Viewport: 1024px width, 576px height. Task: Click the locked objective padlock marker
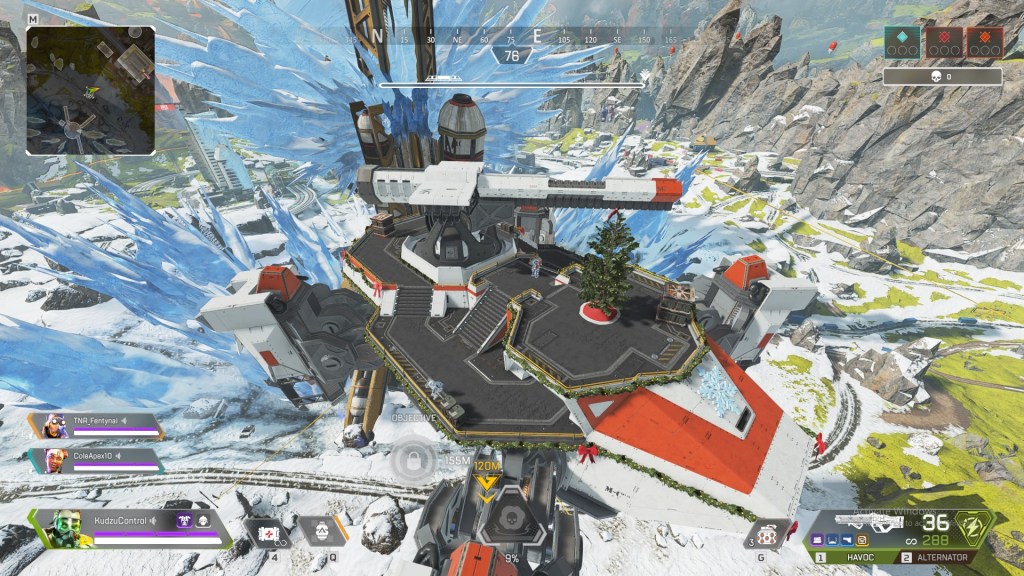pos(411,462)
